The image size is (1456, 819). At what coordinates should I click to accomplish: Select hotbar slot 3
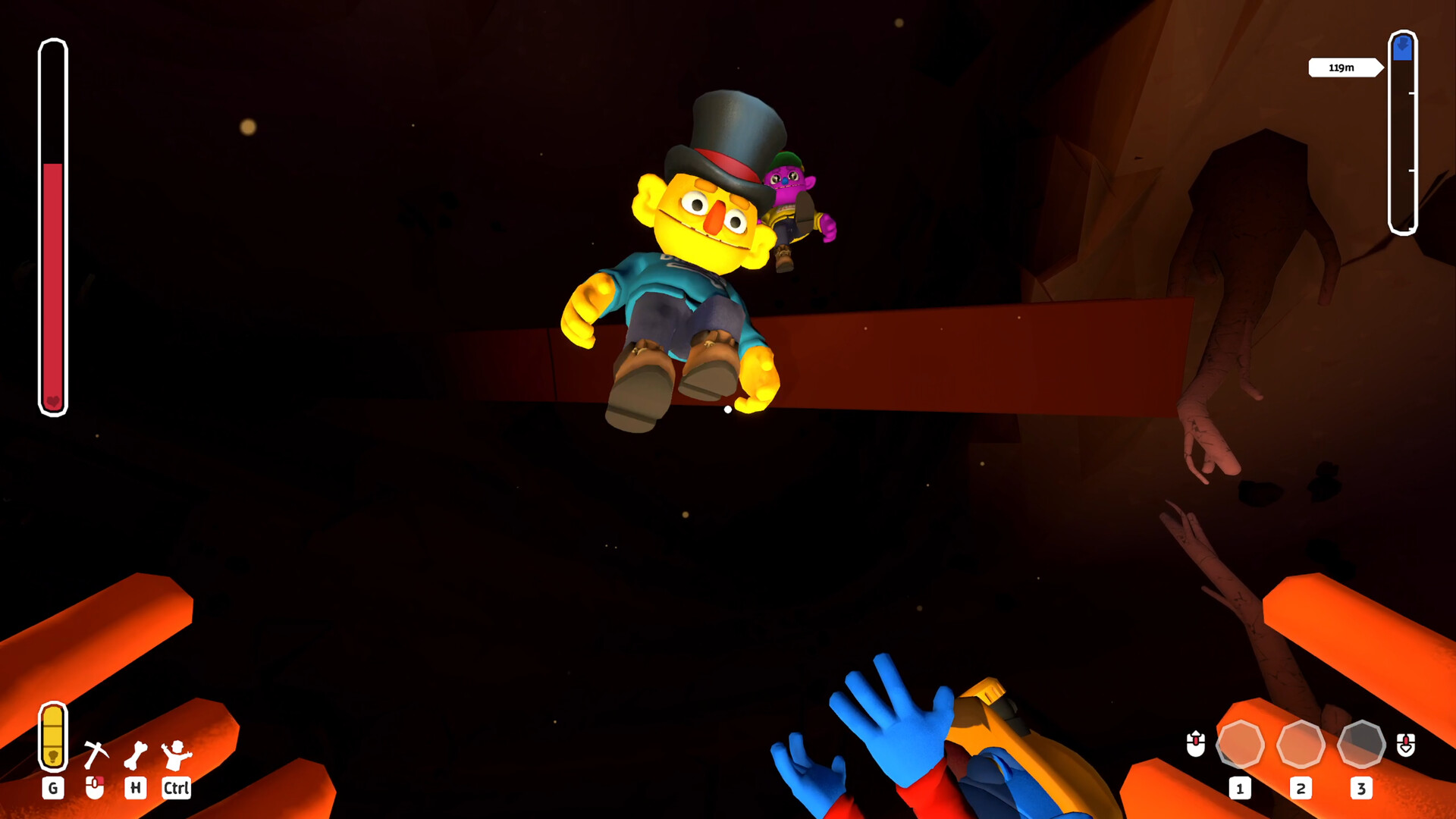[1362, 745]
